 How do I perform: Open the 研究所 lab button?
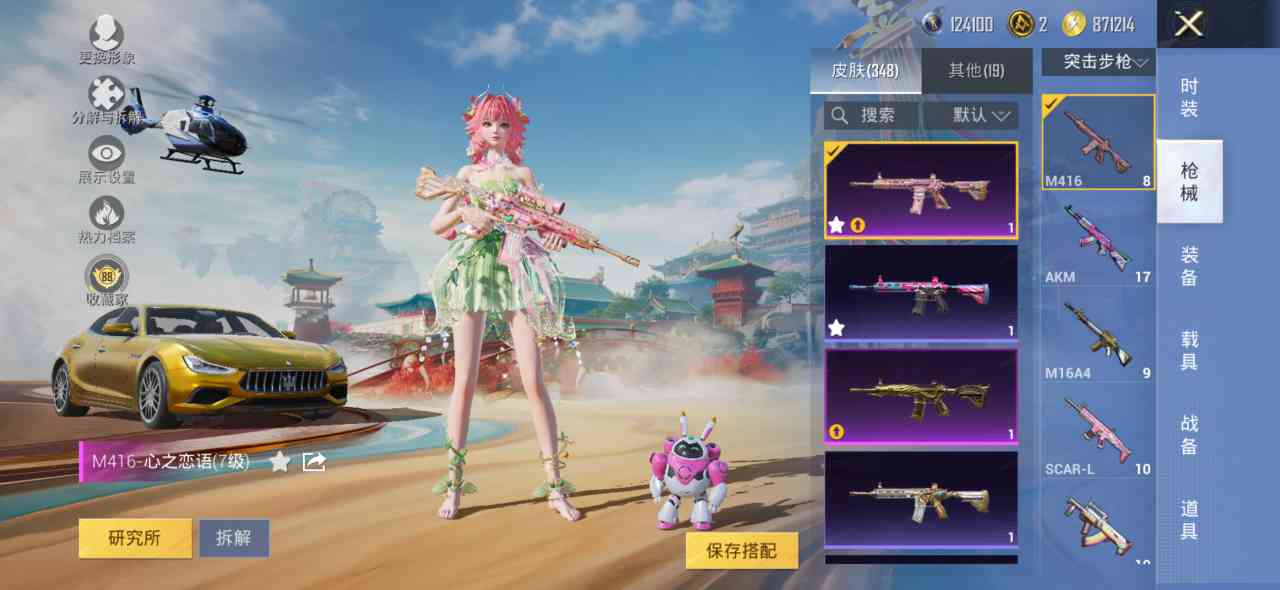click(135, 538)
